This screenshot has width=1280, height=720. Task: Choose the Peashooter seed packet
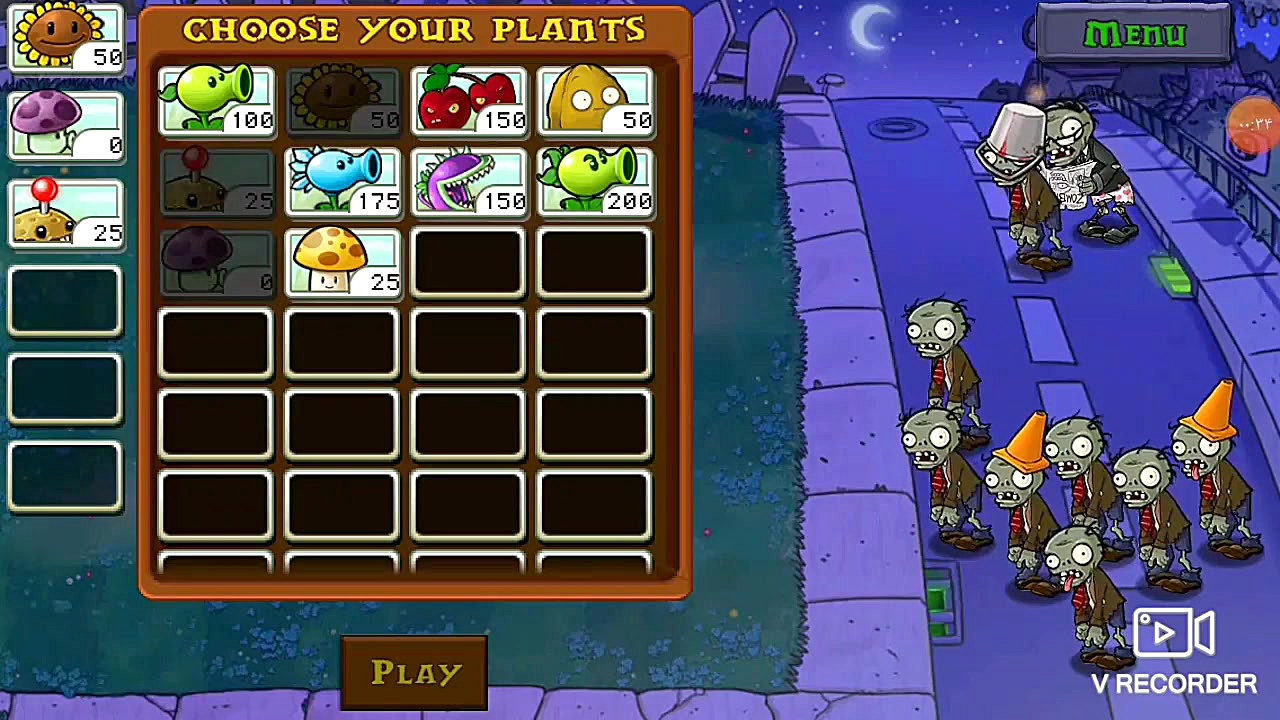216,101
